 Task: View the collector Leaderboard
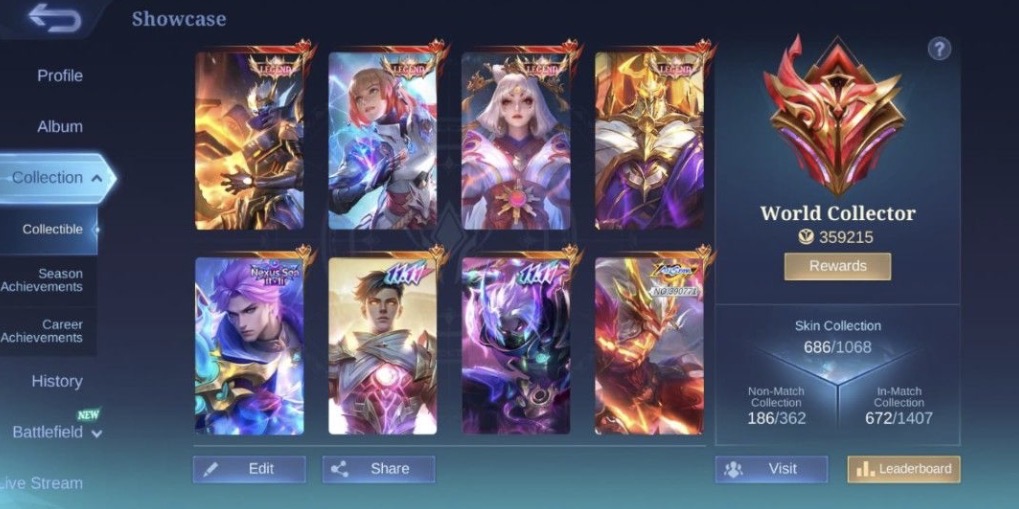(903, 469)
